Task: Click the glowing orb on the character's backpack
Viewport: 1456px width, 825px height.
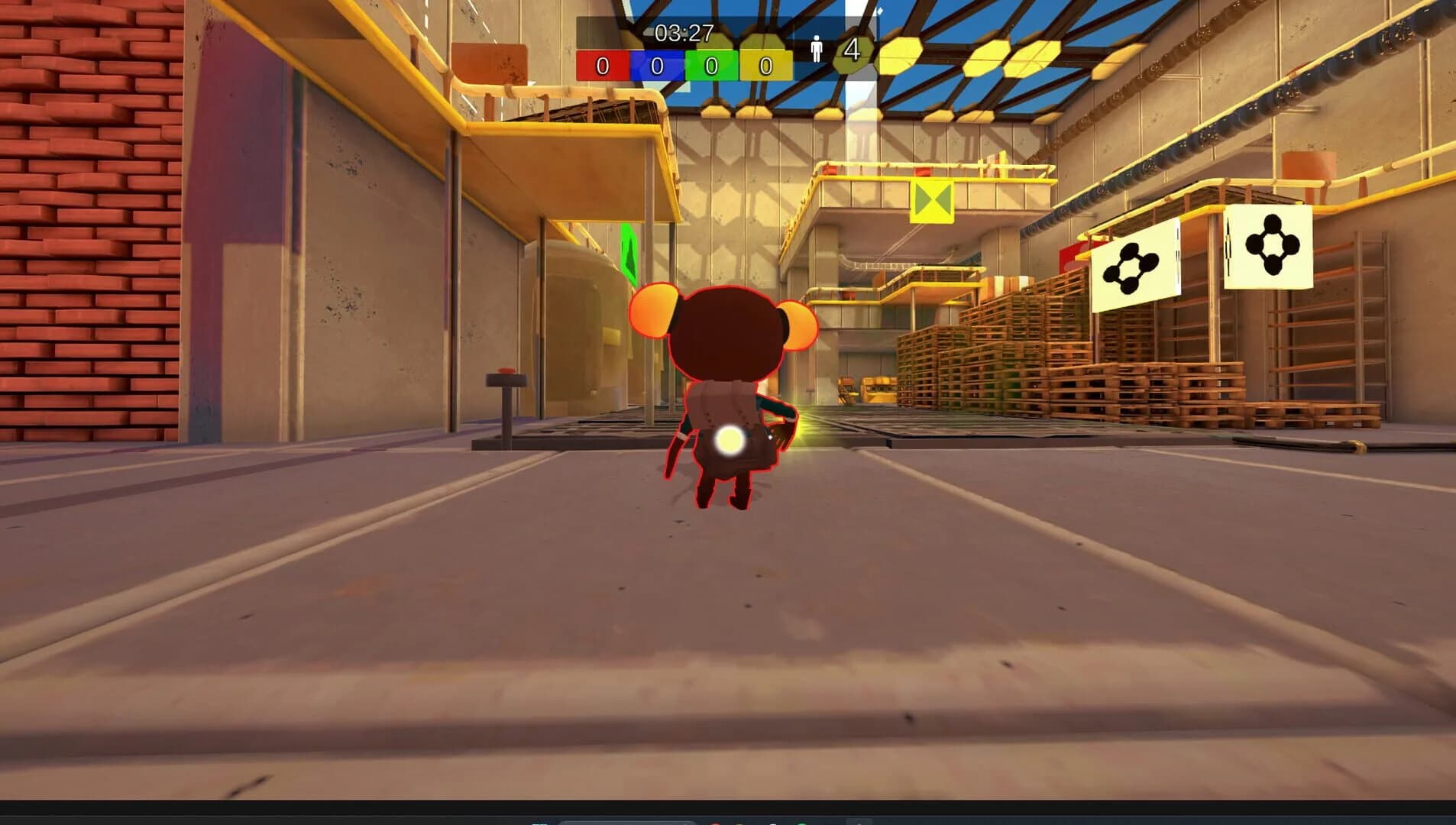Action: tap(730, 441)
